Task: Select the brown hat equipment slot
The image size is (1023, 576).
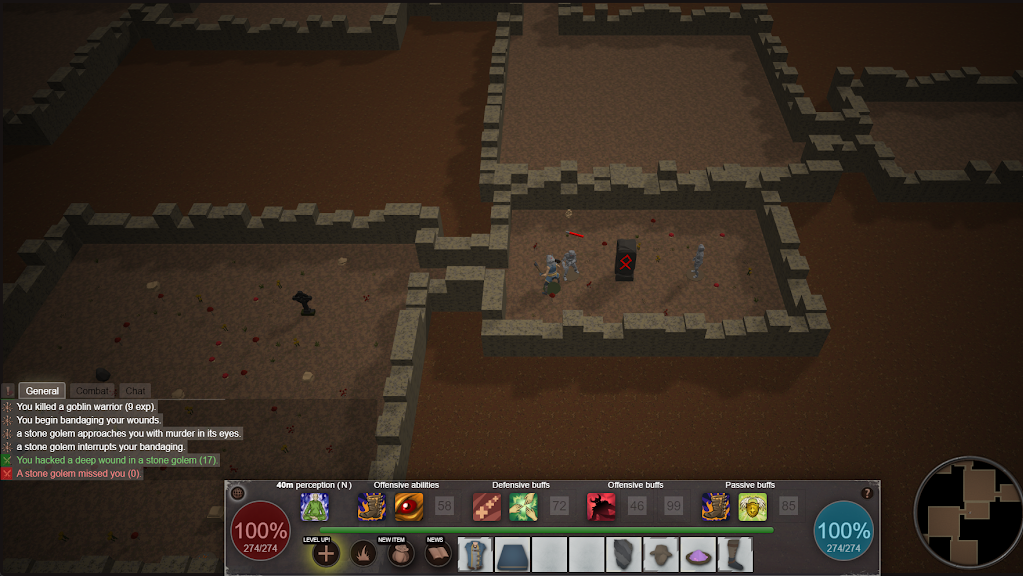Action: (660, 554)
